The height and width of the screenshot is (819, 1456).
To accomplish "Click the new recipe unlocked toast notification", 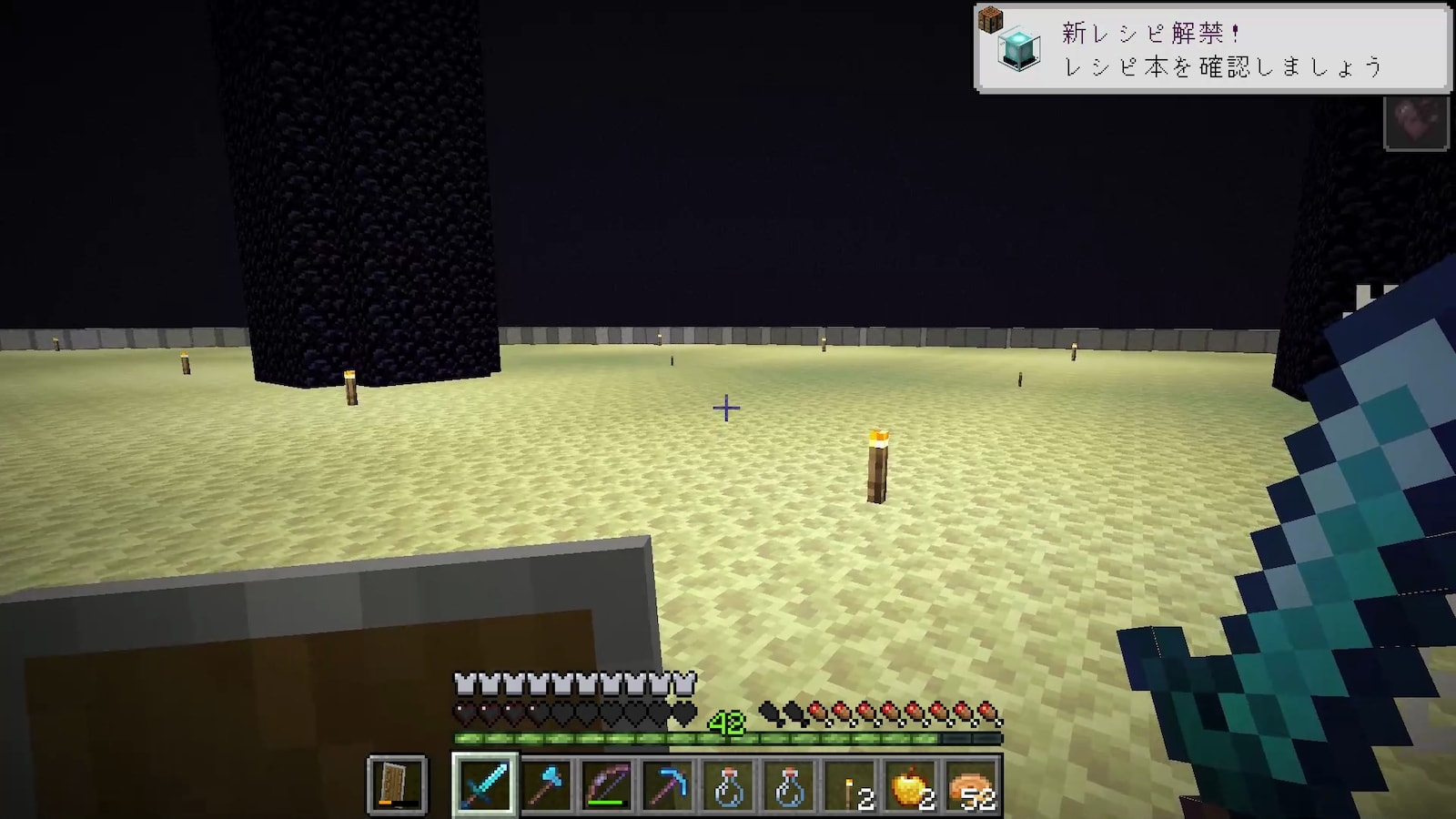I will [x=1211, y=48].
